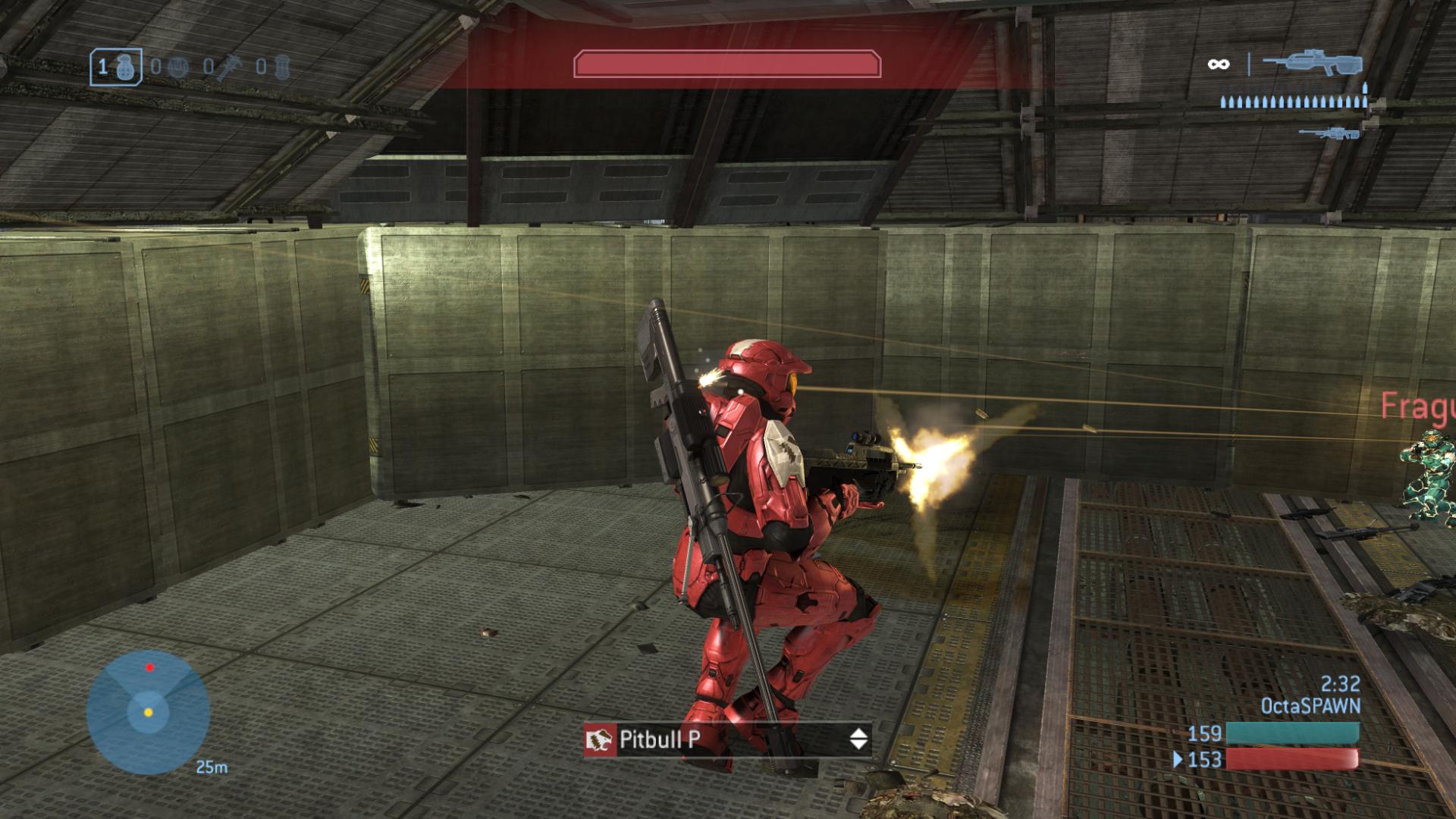This screenshot has height=819, width=1456.
Task: Click the Pitbull P player selector
Action: pos(727,739)
